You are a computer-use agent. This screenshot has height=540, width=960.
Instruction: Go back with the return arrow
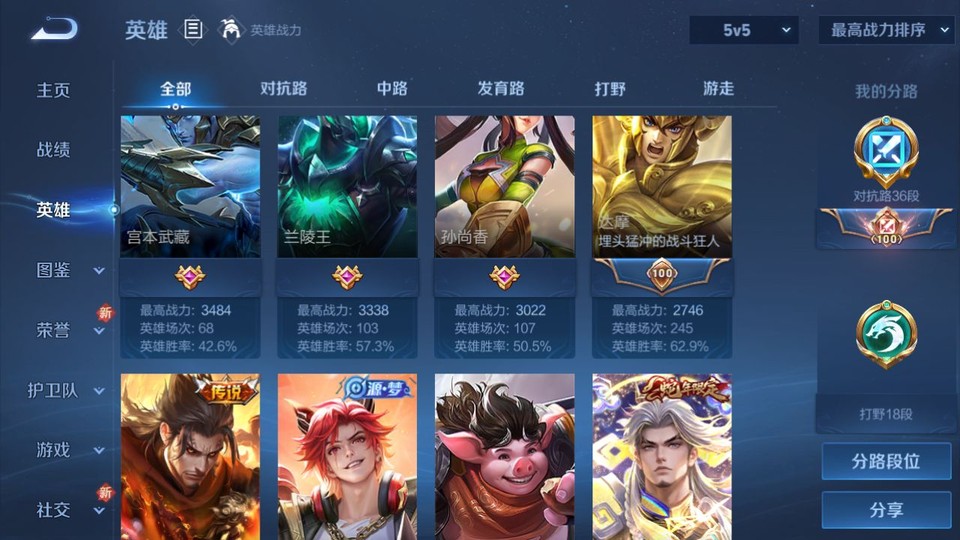pos(54,30)
